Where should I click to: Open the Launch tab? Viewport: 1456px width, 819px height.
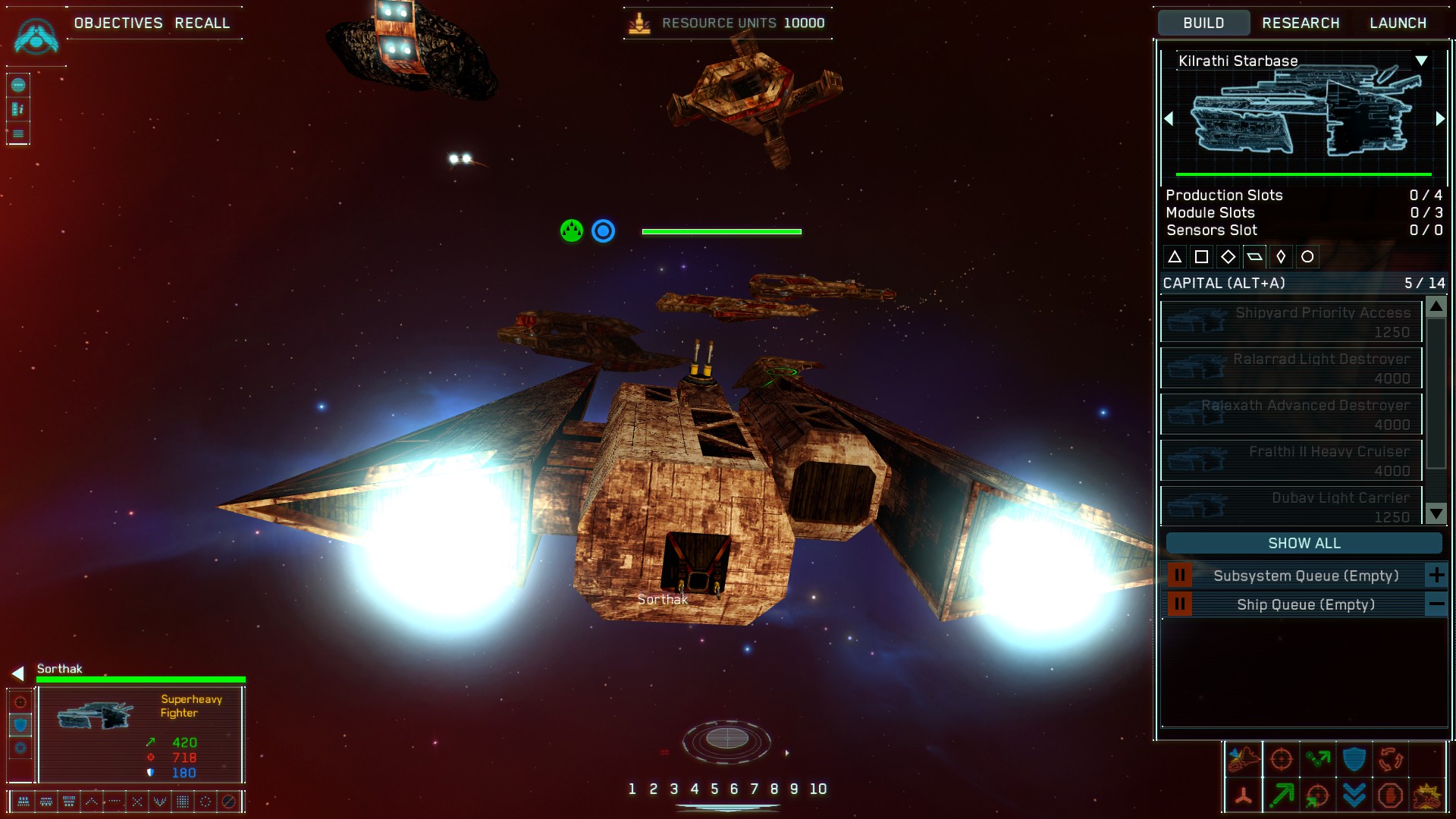click(x=1398, y=23)
